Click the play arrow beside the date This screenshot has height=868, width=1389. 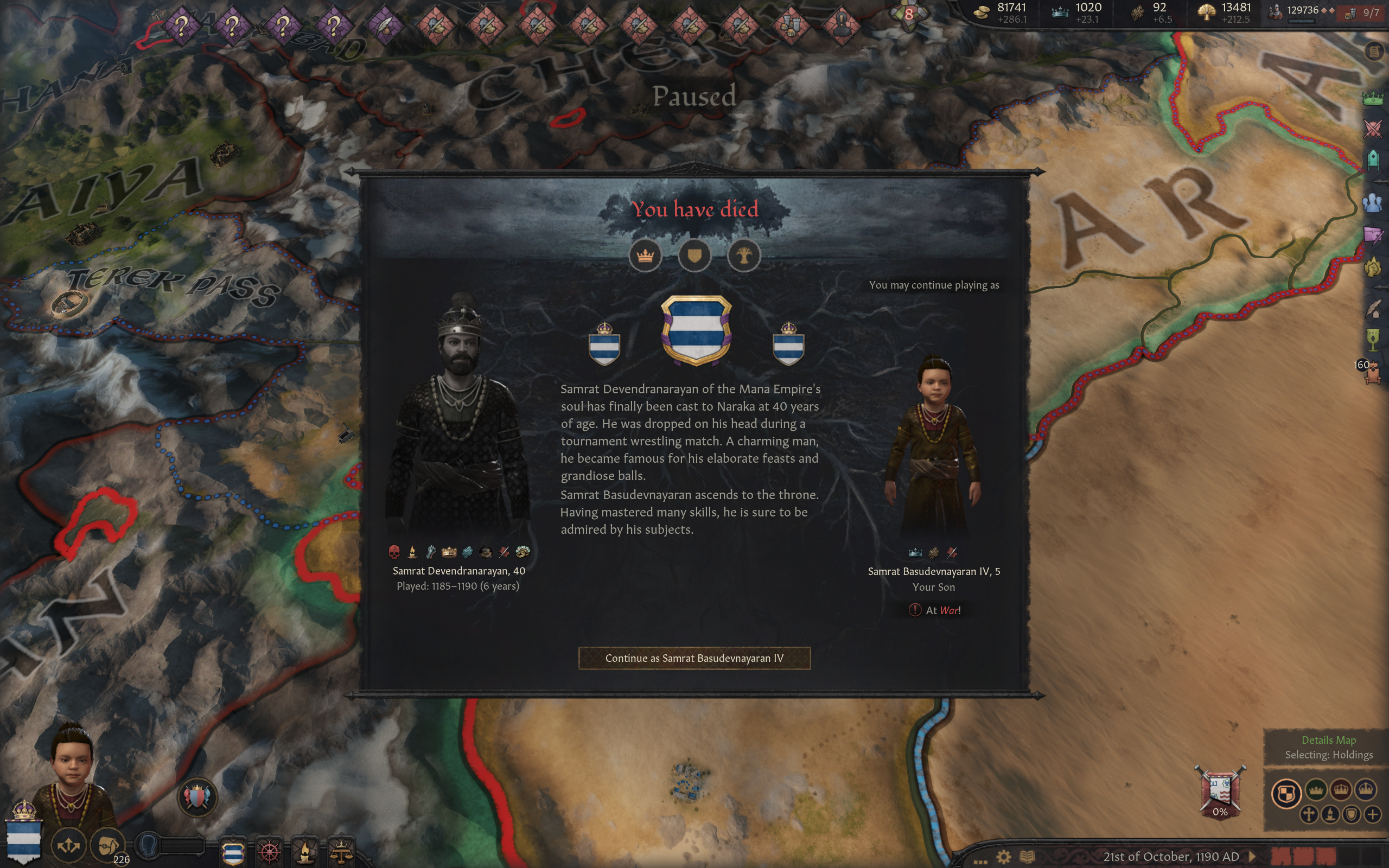tap(1252, 857)
